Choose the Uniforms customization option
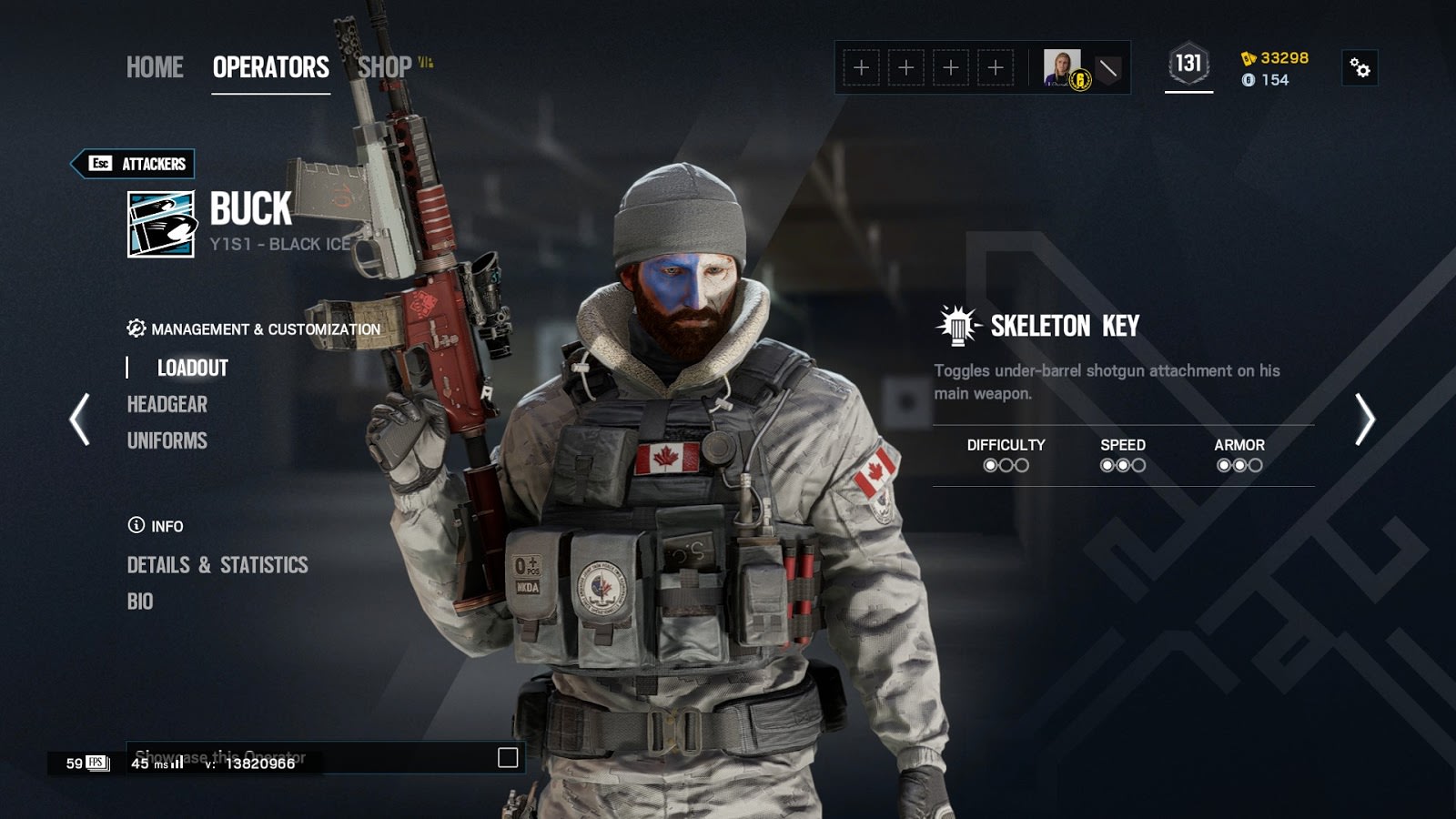Image resolution: width=1456 pixels, height=819 pixels. click(167, 440)
